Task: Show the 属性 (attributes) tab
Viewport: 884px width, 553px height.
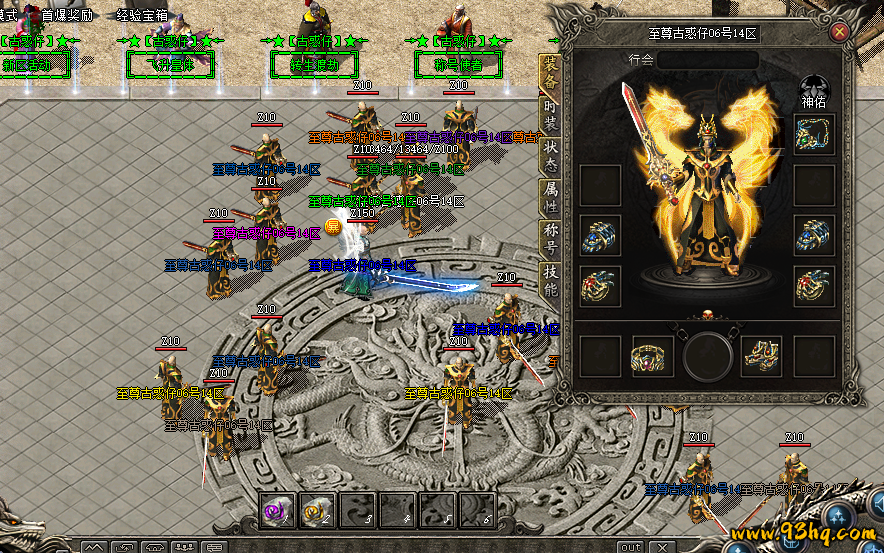Action: 549,198
